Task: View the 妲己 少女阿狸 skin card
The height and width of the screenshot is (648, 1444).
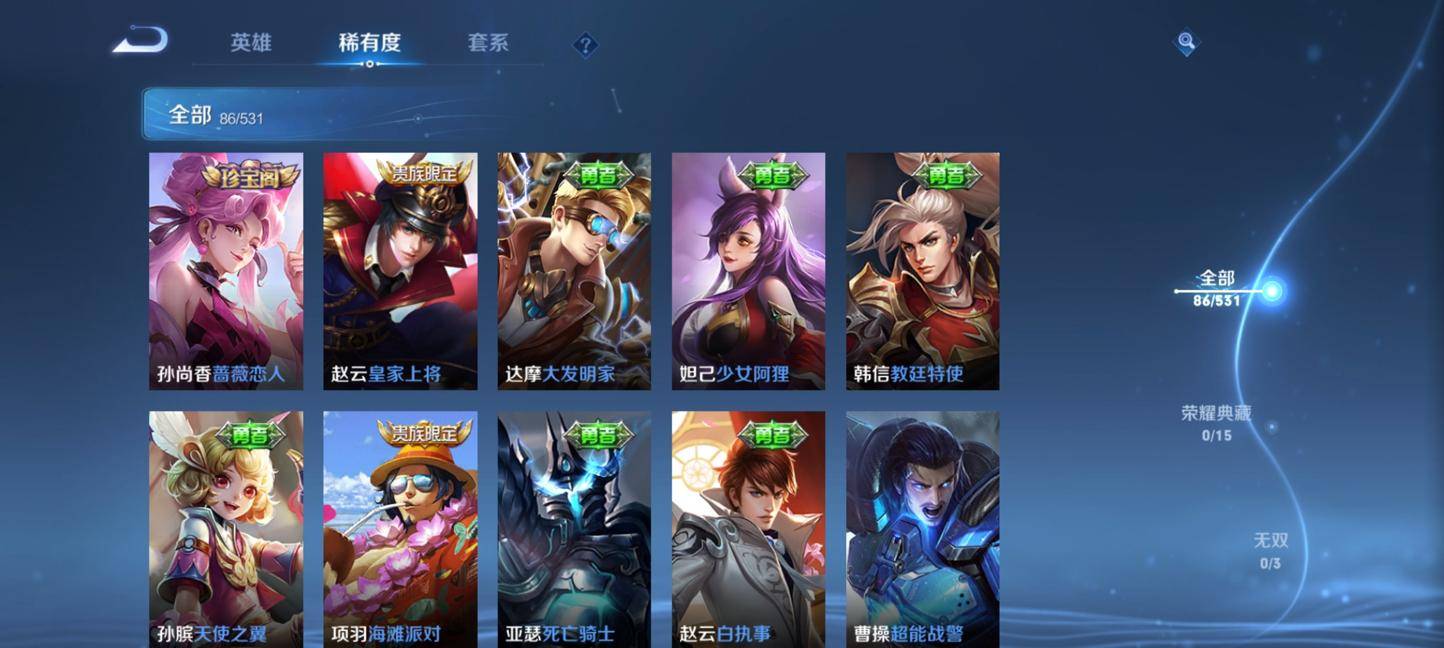Action: pyautogui.click(x=748, y=270)
